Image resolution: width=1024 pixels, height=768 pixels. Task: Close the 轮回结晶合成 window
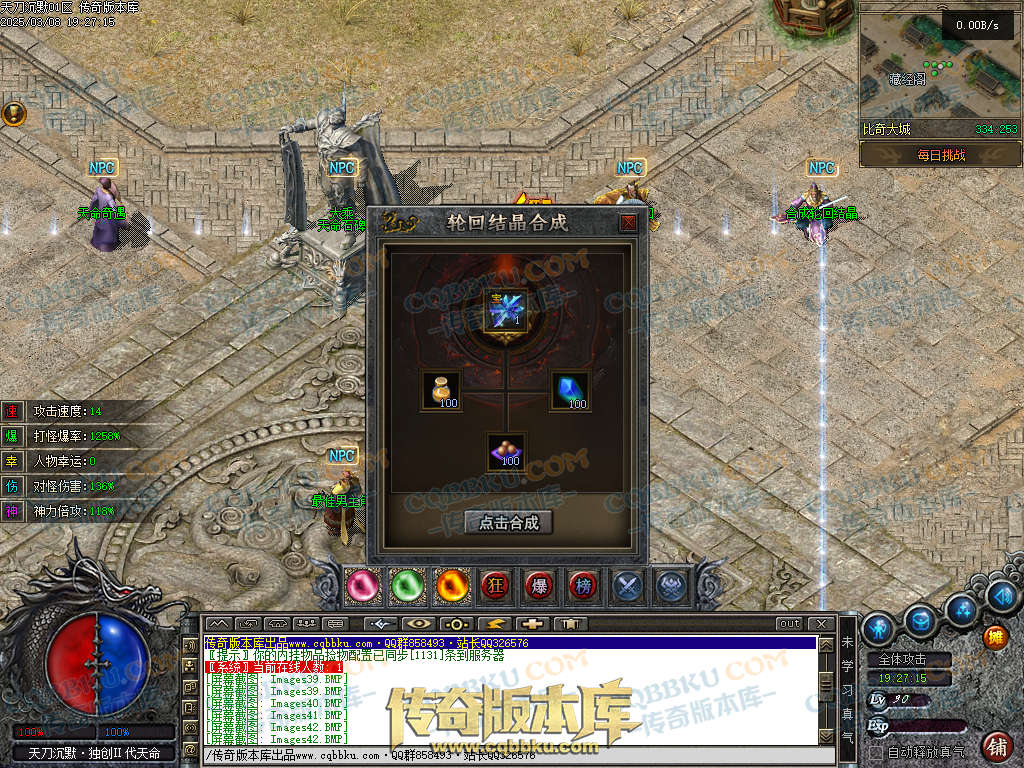tap(628, 223)
